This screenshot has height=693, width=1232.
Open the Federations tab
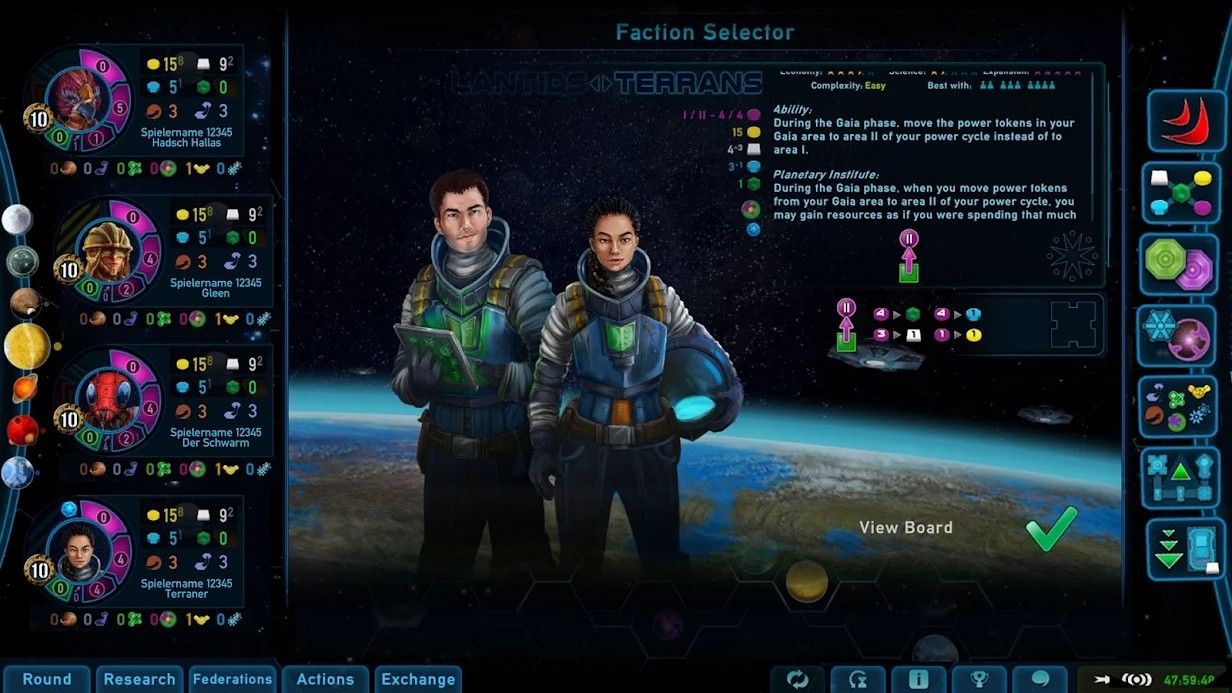pyautogui.click(x=232, y=679)
